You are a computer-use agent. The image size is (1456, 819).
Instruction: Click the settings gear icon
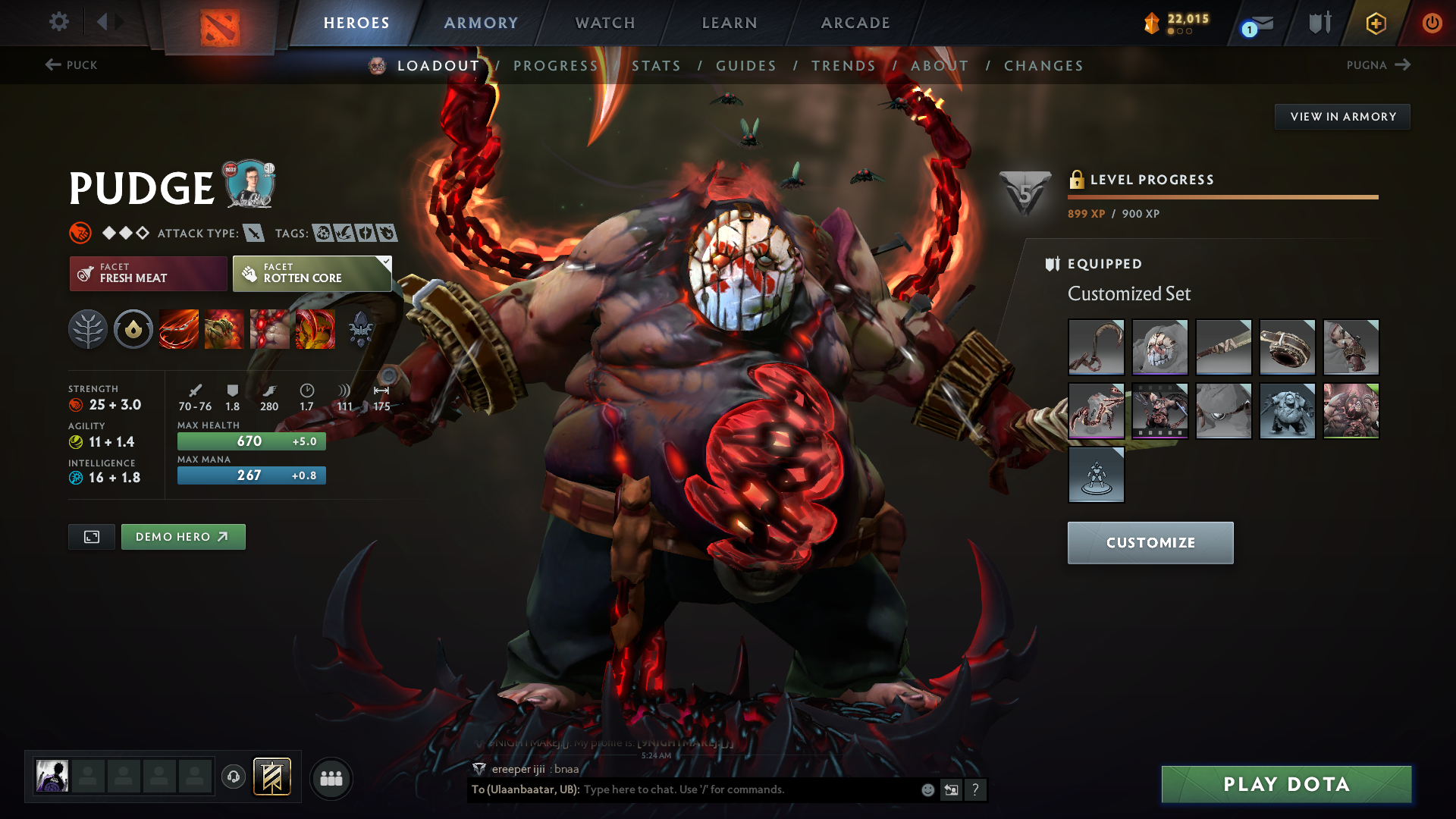coord(58,22)
